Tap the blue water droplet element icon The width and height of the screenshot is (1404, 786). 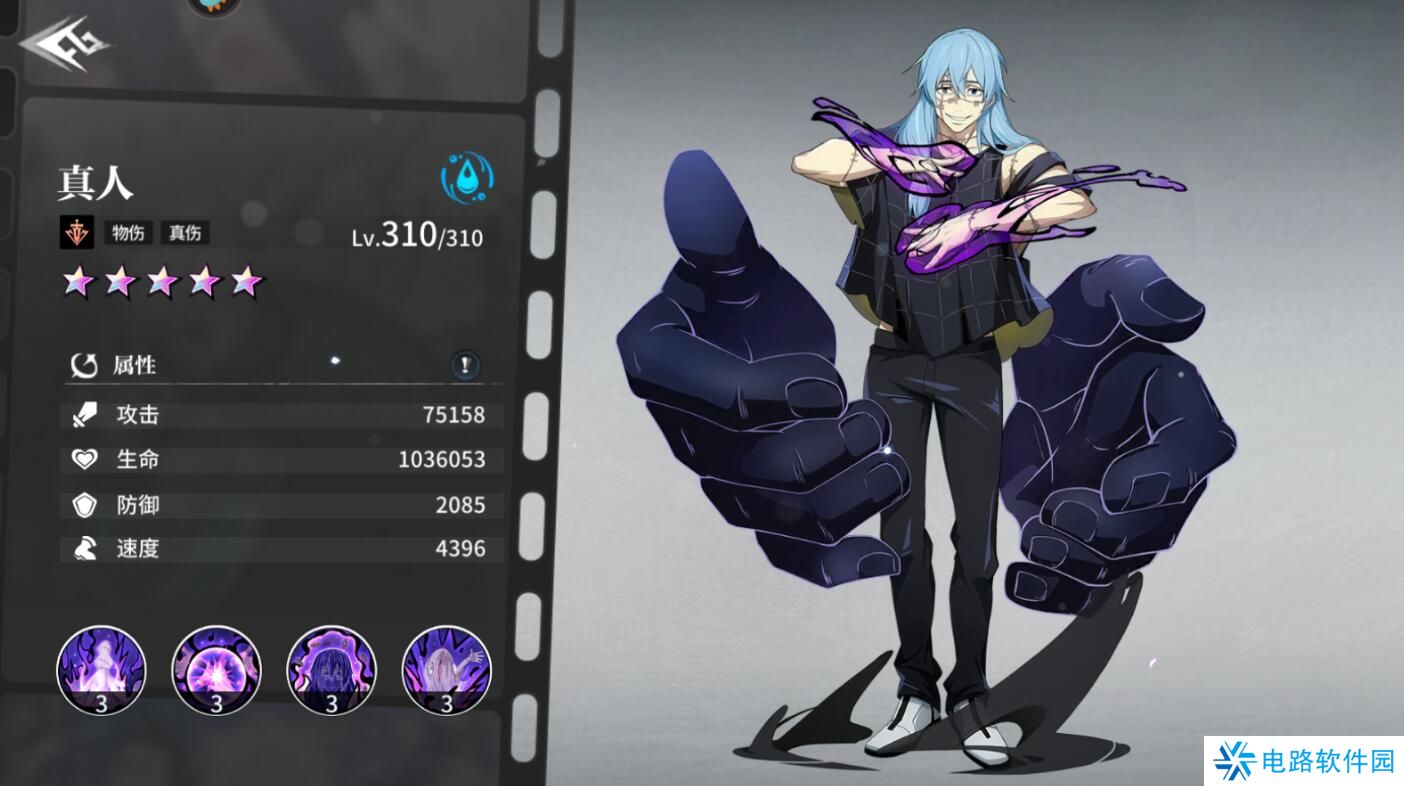pos(467,177)
